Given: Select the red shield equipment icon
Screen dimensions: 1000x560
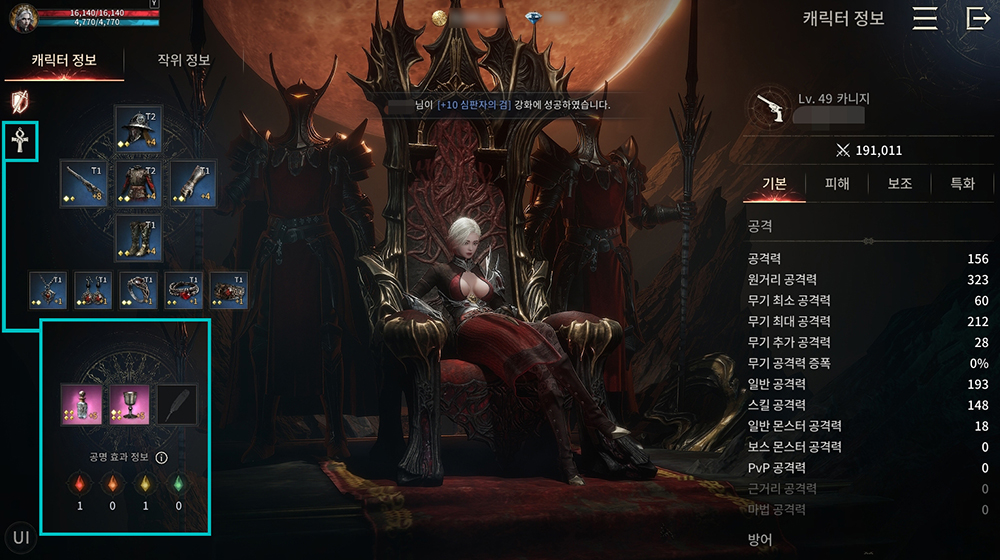Looking at the screenshot, I should [x=19, y=101].
